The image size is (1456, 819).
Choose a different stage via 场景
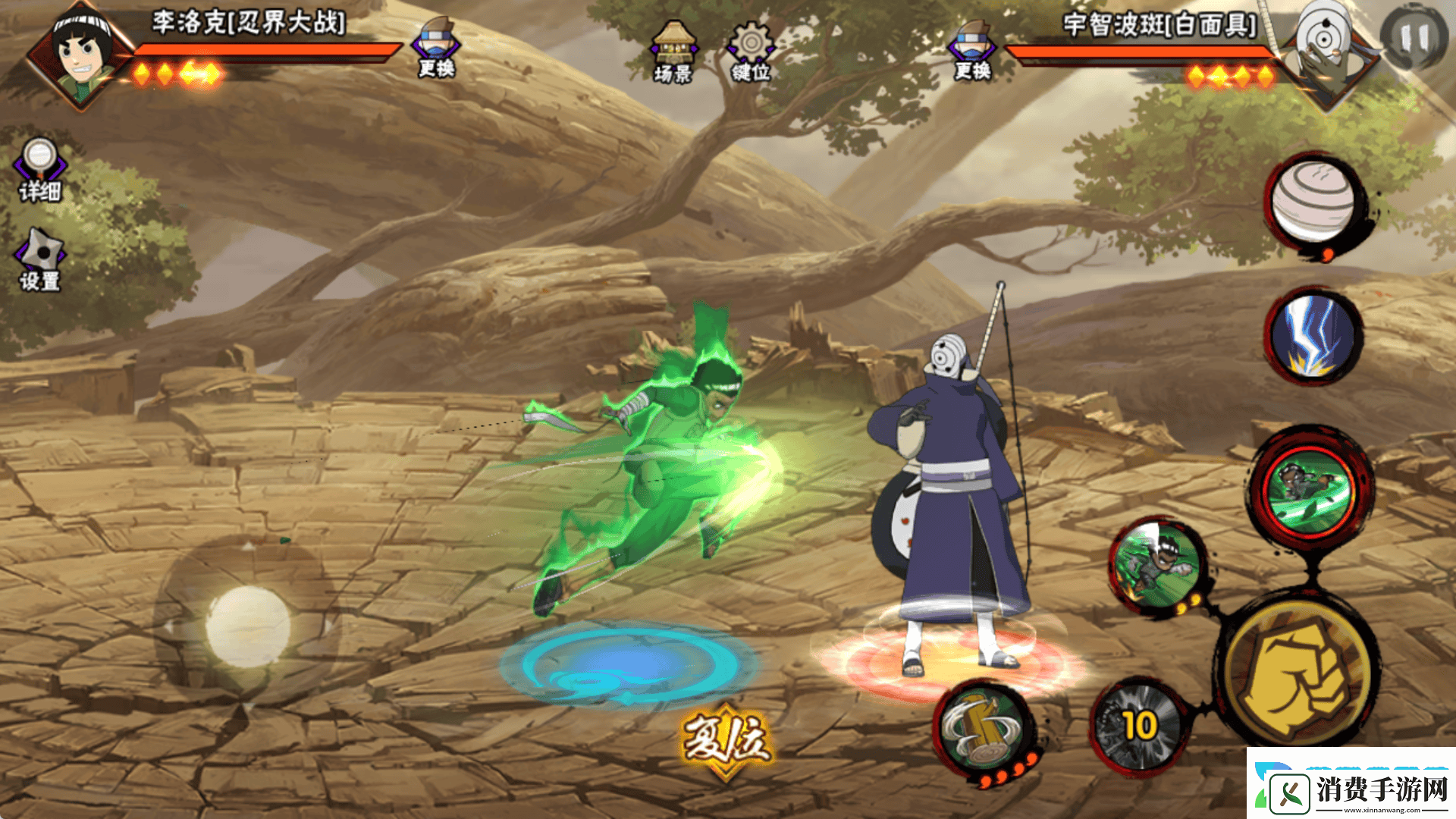pos(673,52)
